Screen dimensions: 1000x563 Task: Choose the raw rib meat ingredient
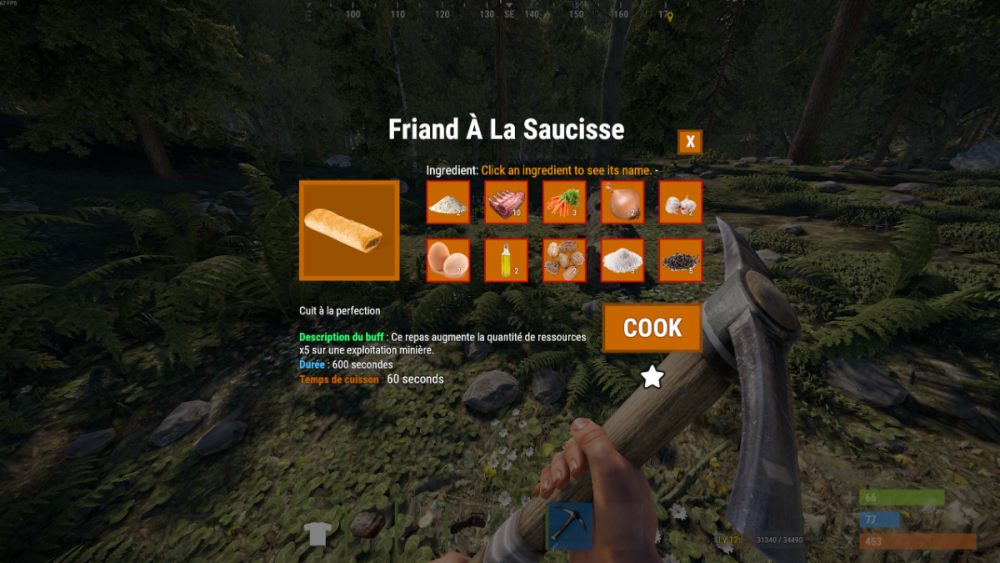506,202
